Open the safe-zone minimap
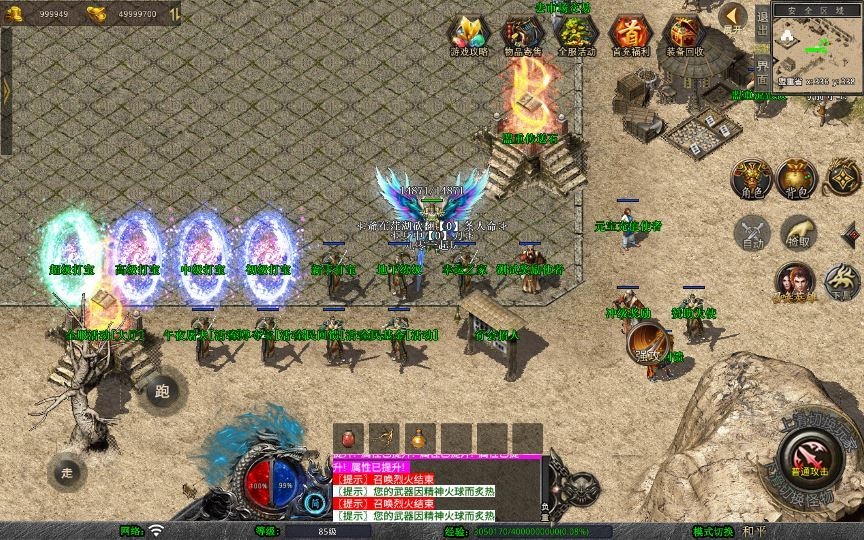Screen dimensions: 864x540 click(x=817, y=50)
